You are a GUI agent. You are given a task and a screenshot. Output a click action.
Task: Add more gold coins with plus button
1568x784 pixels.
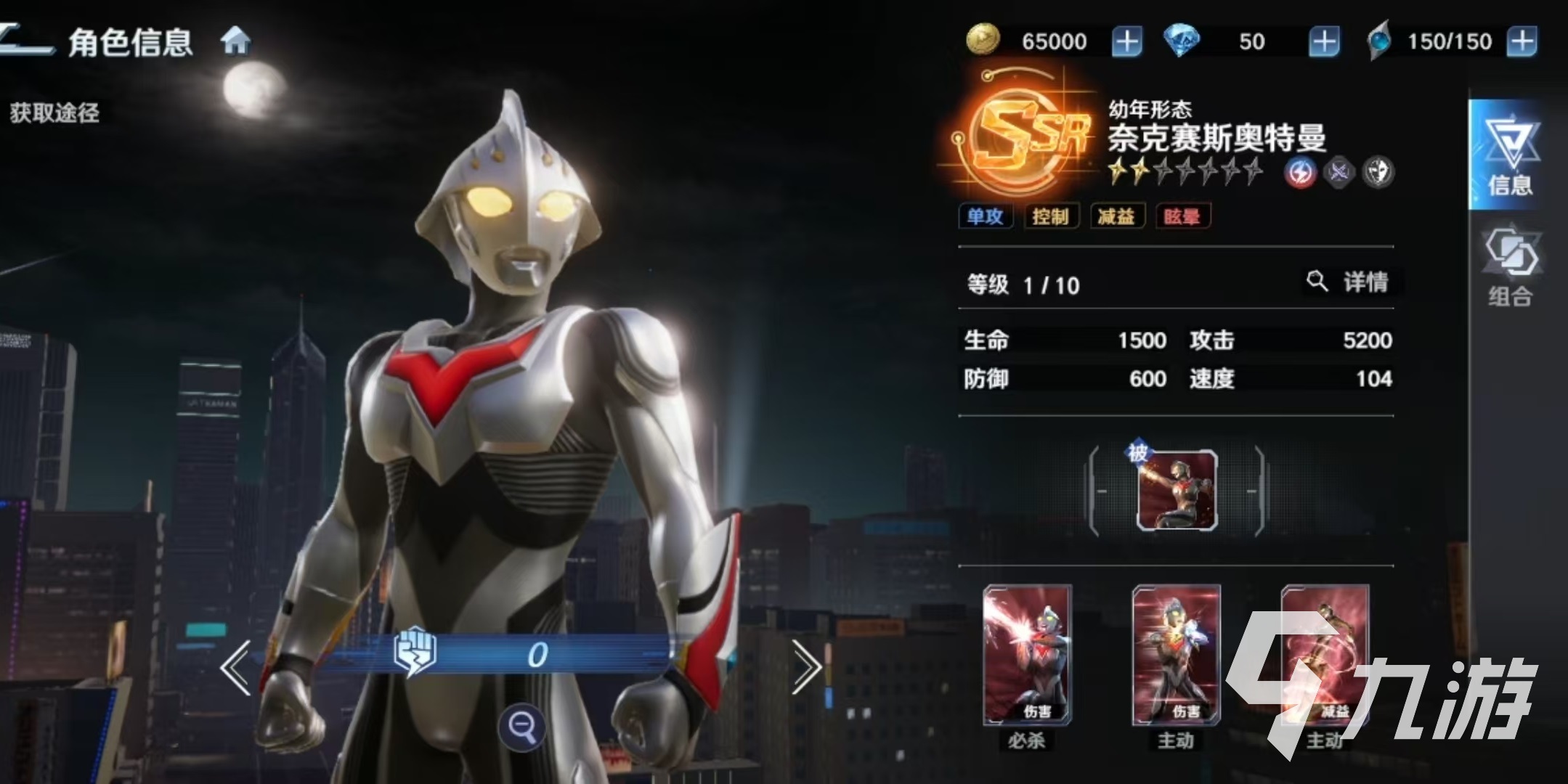(x=1126, y=41)
